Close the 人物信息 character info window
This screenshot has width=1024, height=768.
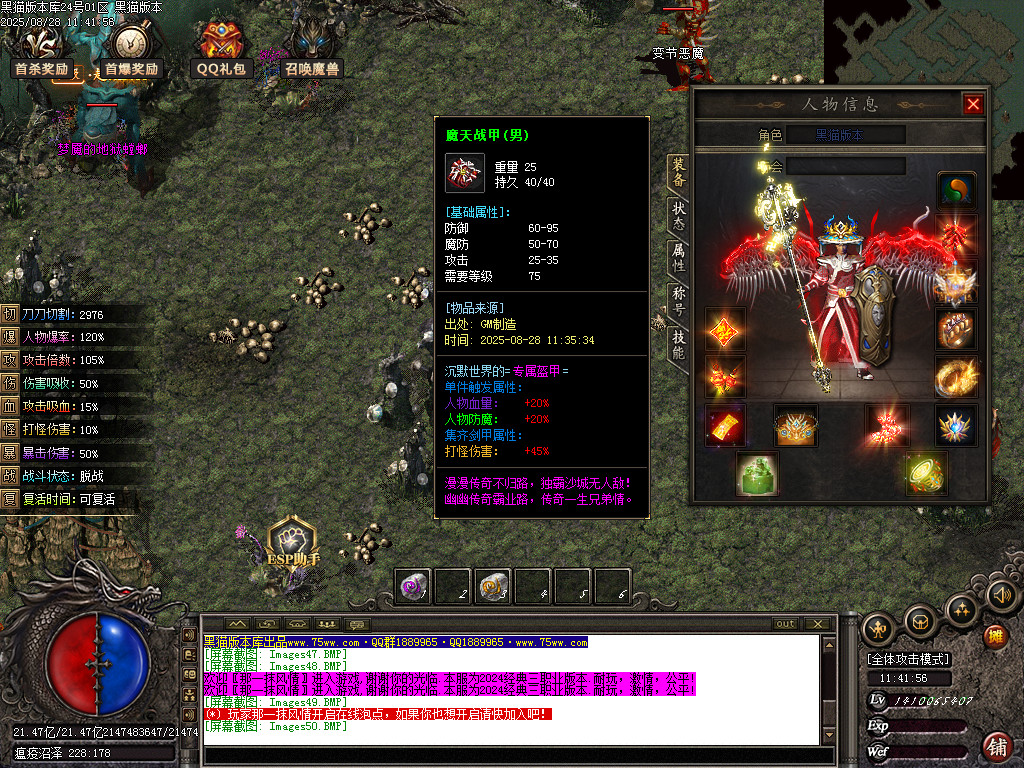[x=972, y=104]
